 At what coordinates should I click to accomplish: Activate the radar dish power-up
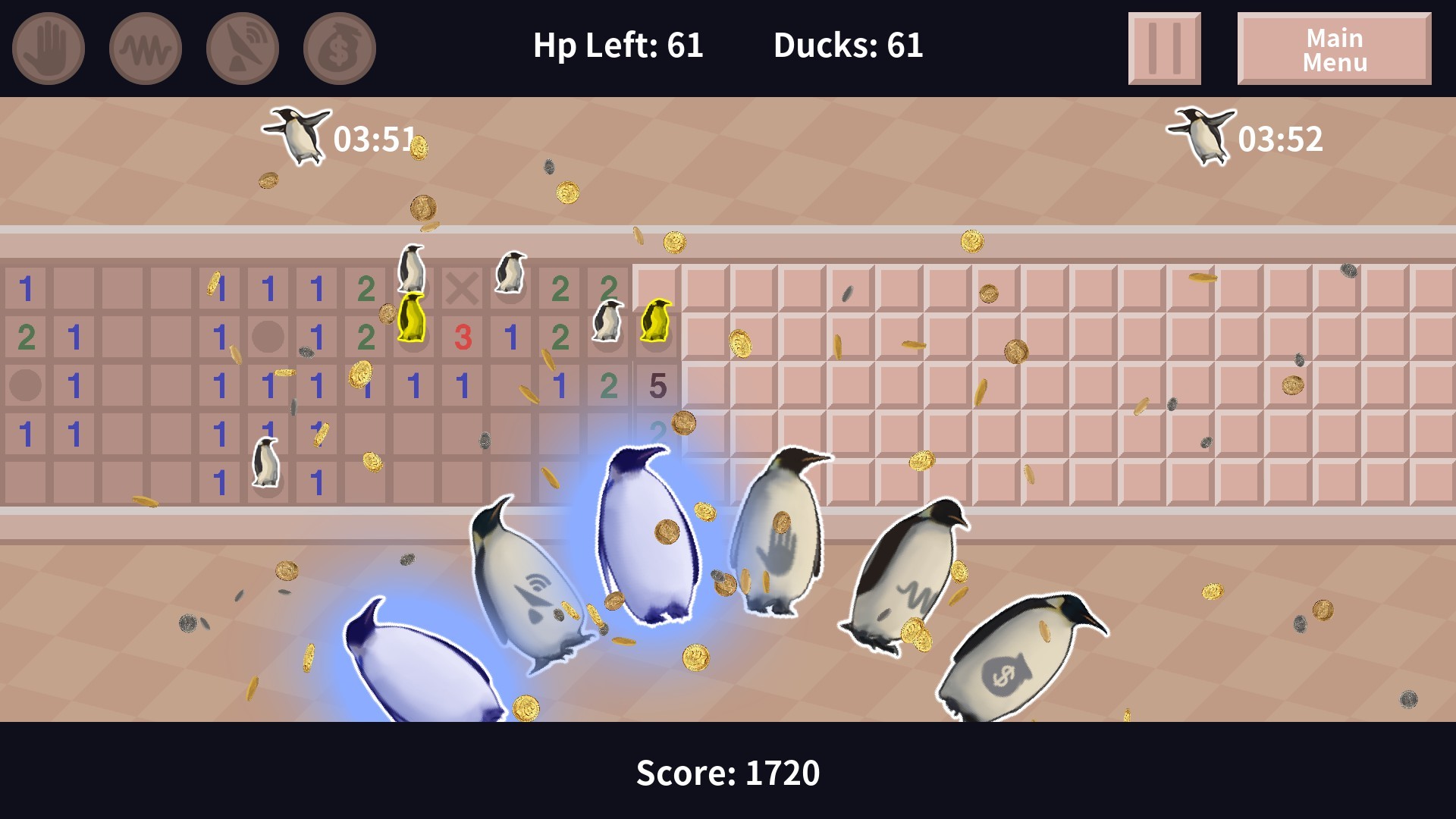pyautogui.click(x=241, y=47)
